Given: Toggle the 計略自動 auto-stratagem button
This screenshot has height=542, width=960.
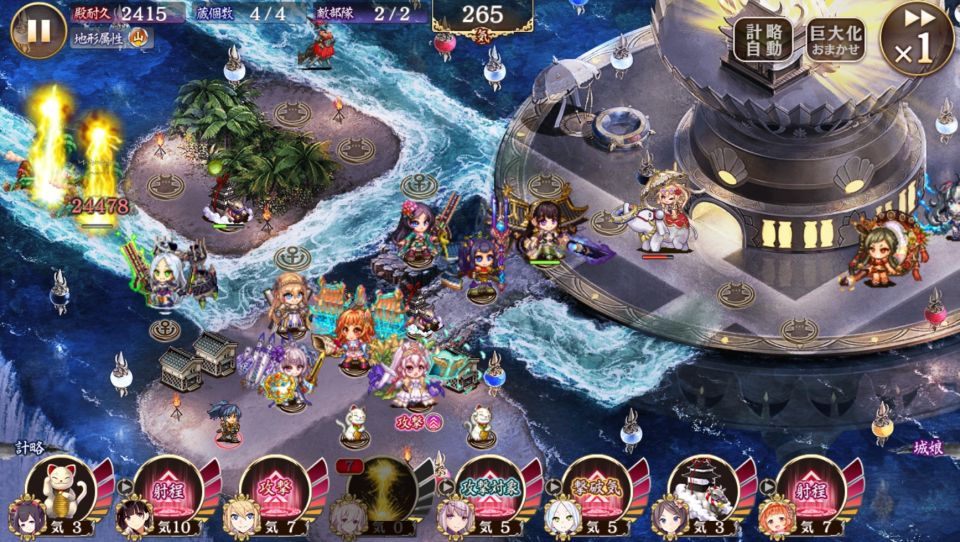Looking at the screenshot, I should pos(763,39).
